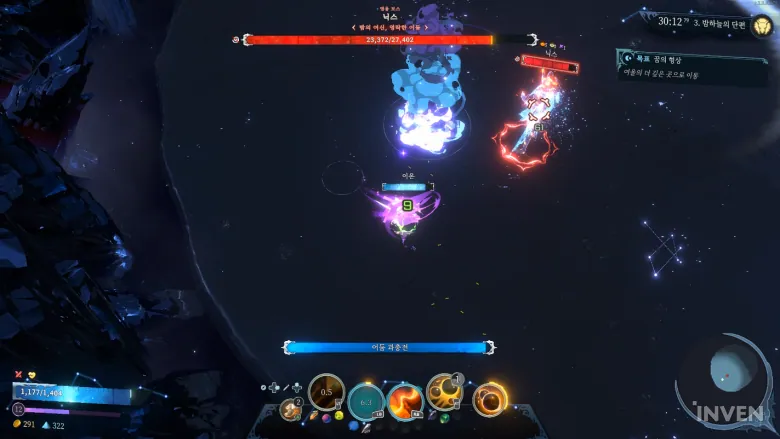This screenshot has width=780, height=439.
Task: Use the teal skill with the 6.3 cooldown
Action: click(366, 401)
